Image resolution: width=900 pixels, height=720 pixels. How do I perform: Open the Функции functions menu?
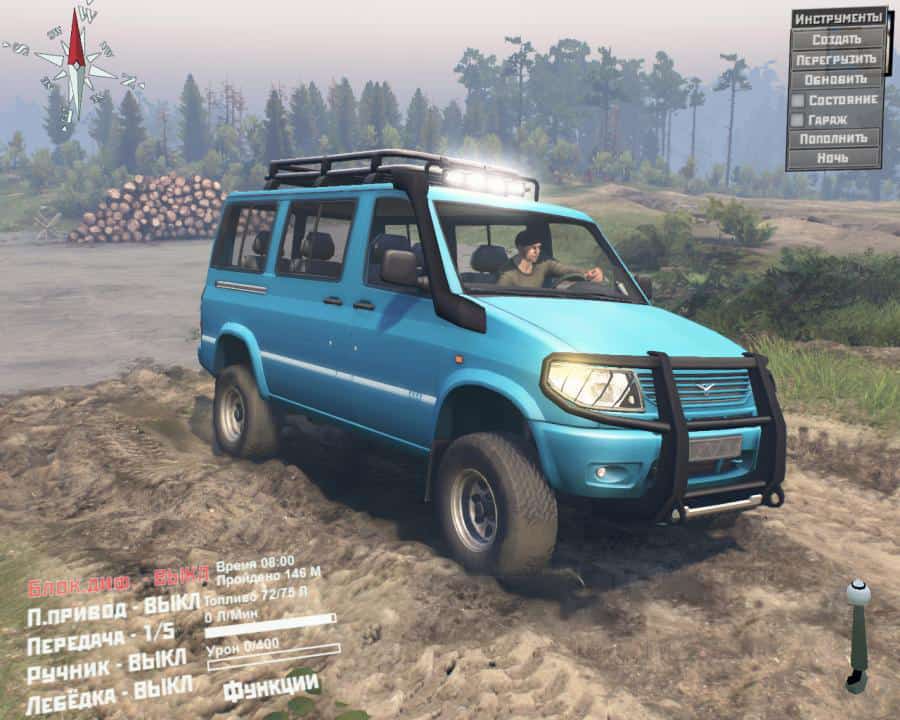(271, 687)
